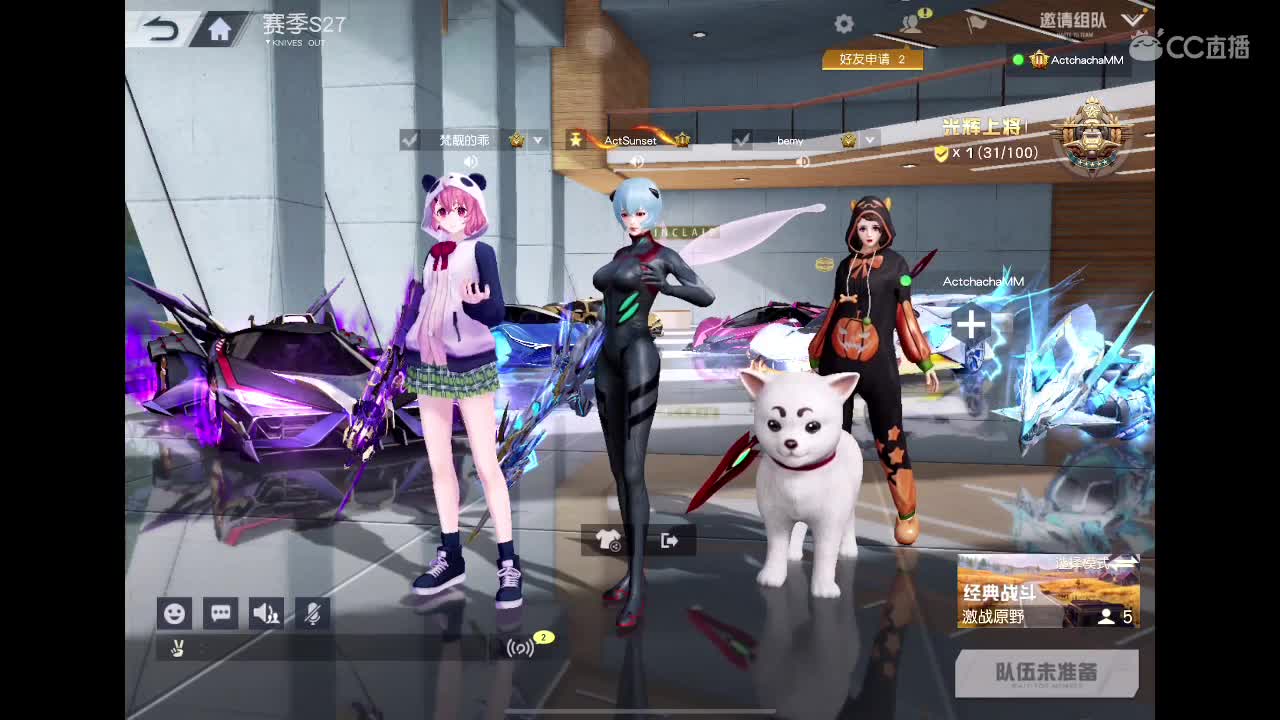Open the game settings gear icon

[x=843, y=22]
